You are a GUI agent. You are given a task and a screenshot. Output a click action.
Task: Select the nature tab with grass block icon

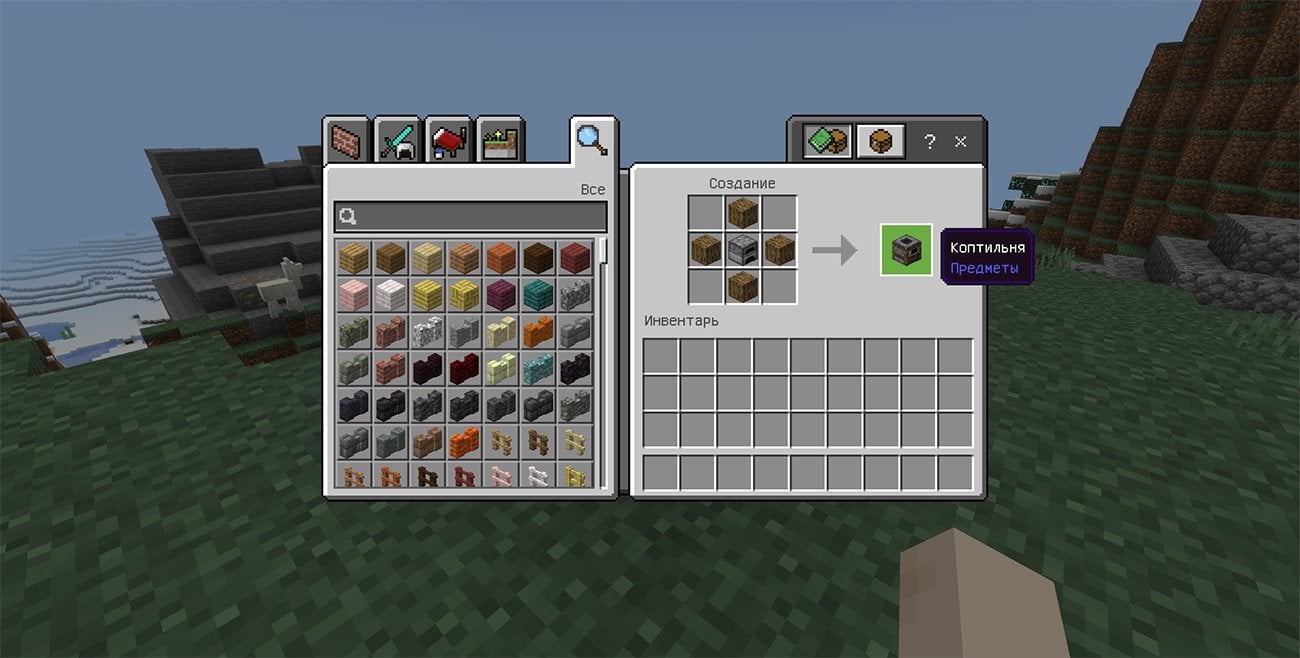pyautogui.click(x=500, y=140)
